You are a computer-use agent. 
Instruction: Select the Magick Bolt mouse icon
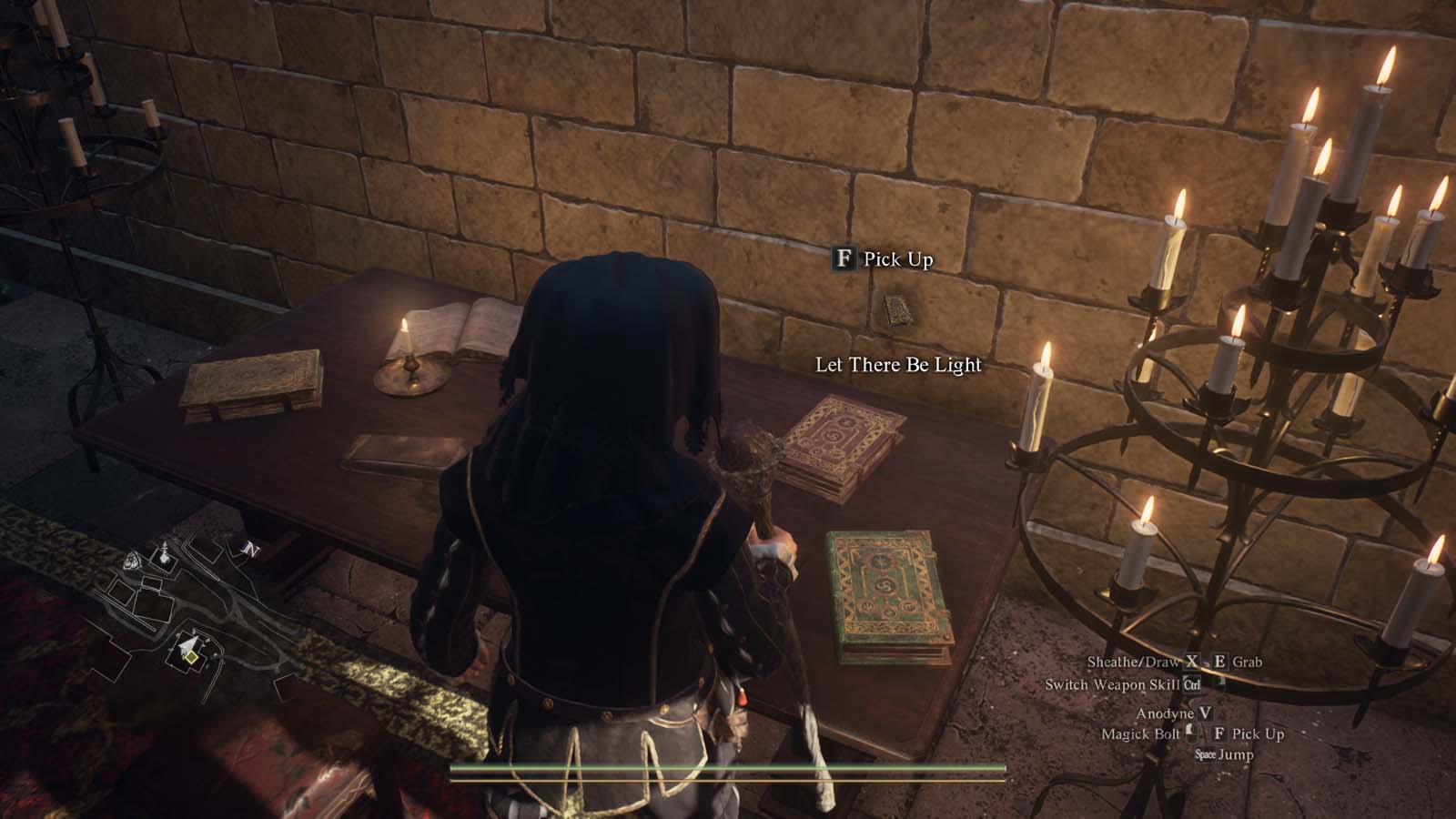coord(1190,733)
